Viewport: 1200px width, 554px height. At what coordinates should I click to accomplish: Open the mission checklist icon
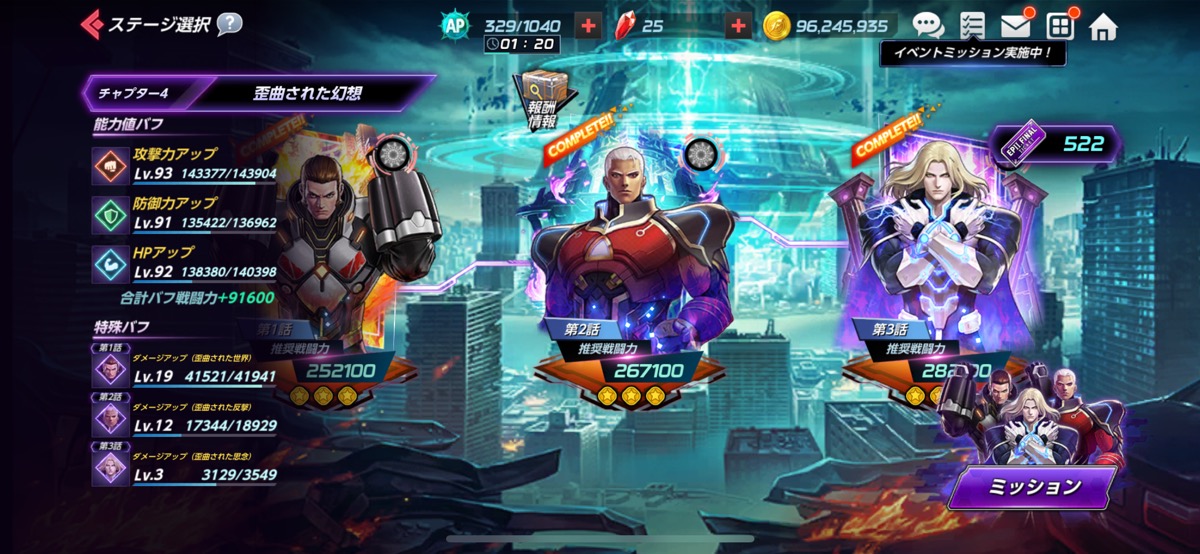point(971,25)
